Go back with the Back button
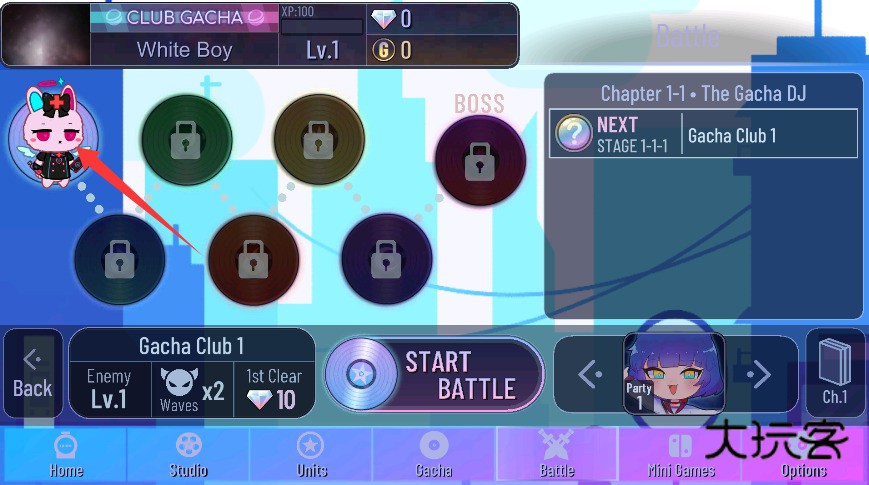869x485 pixels. pos(32,374)
